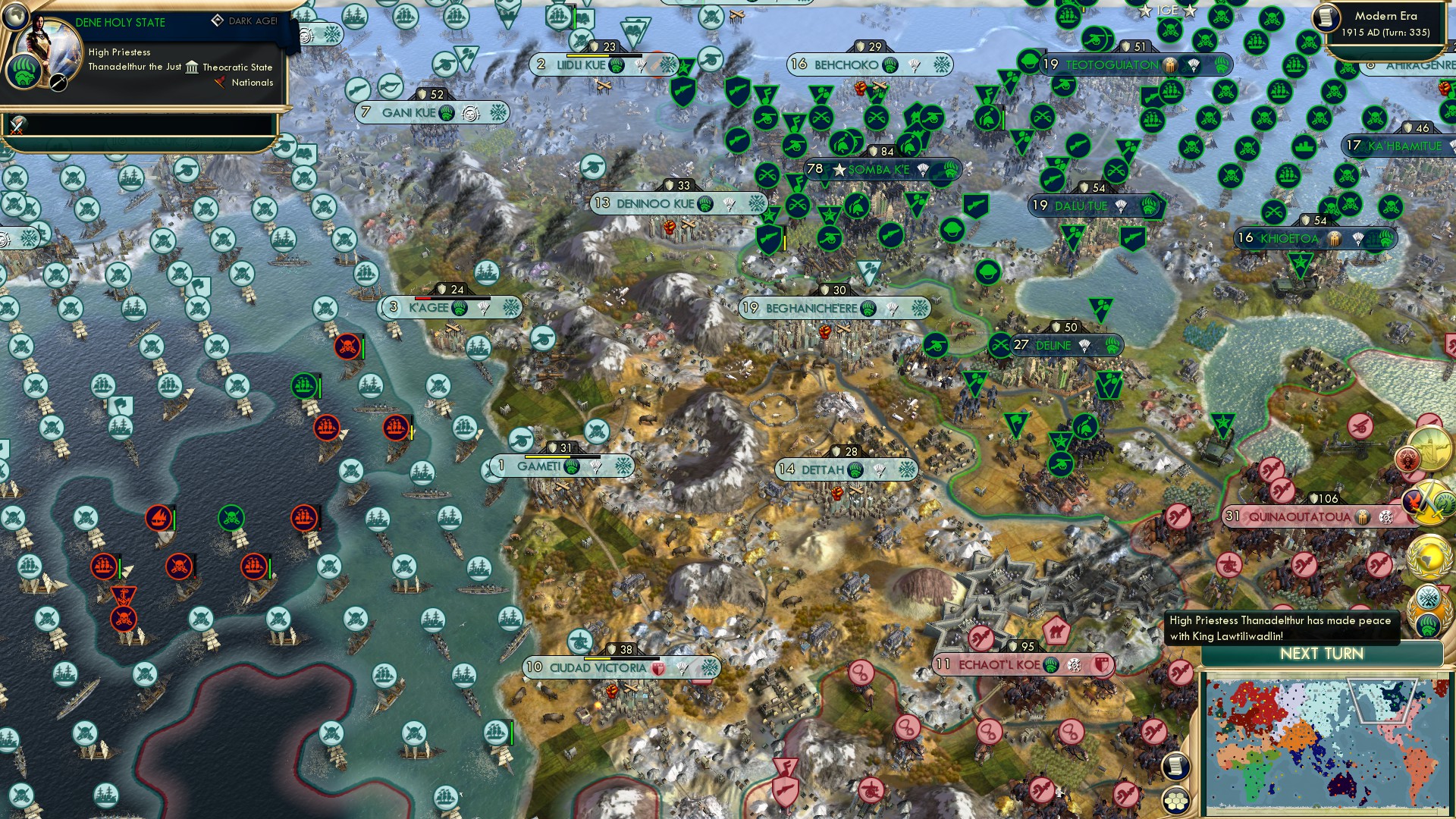Open Deline's city banner

tap(1060, 345)
